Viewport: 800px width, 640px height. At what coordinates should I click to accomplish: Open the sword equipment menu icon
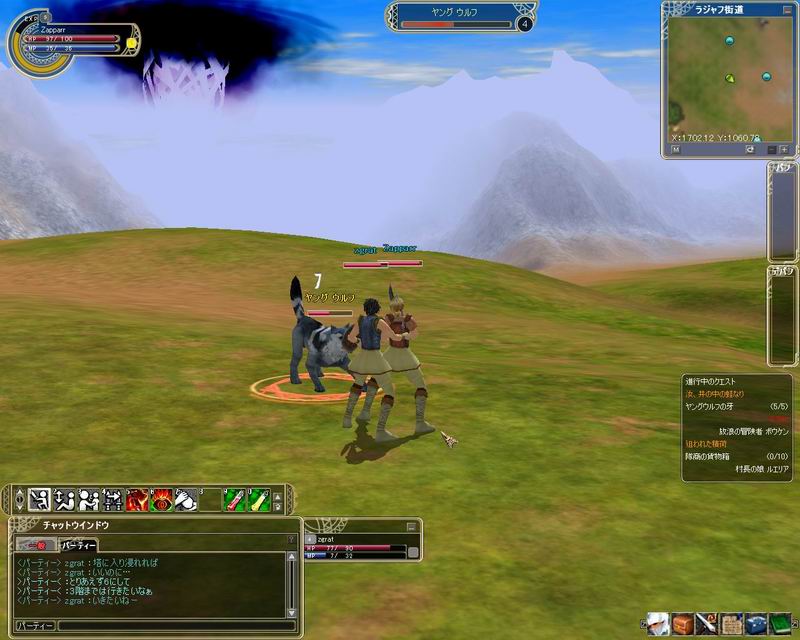(x=707, y=624)
